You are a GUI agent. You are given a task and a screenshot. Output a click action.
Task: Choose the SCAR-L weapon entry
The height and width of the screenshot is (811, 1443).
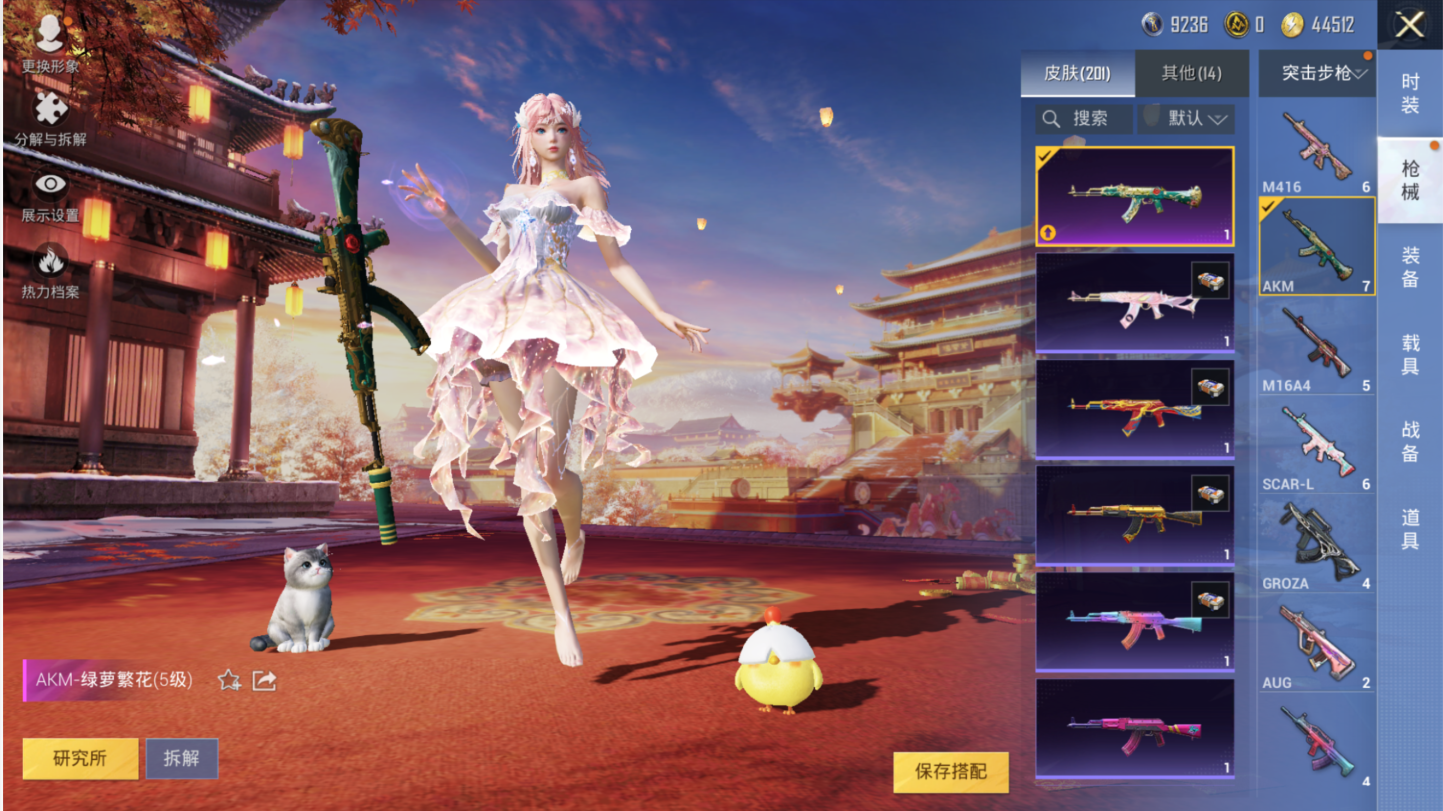pyautogui.click(x=1316, y=446)
